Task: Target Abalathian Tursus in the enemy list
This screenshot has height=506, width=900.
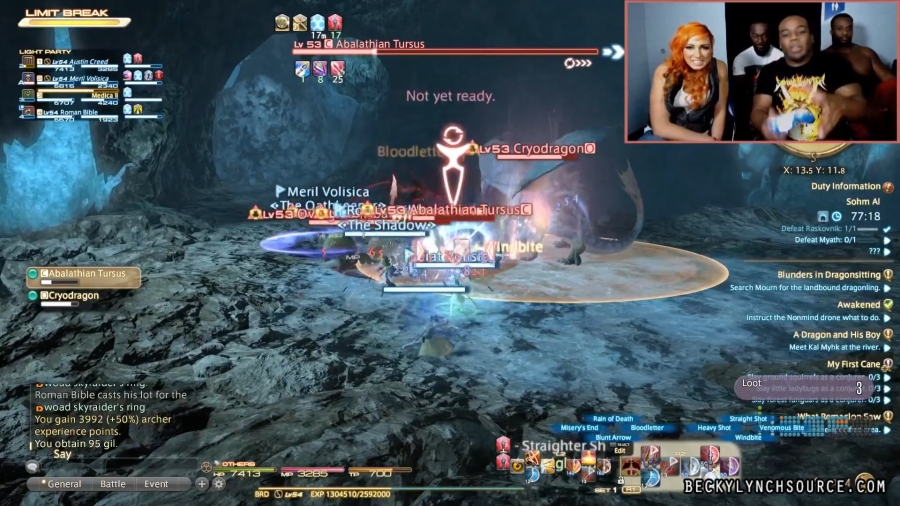Action: click(x=85, y=274)
